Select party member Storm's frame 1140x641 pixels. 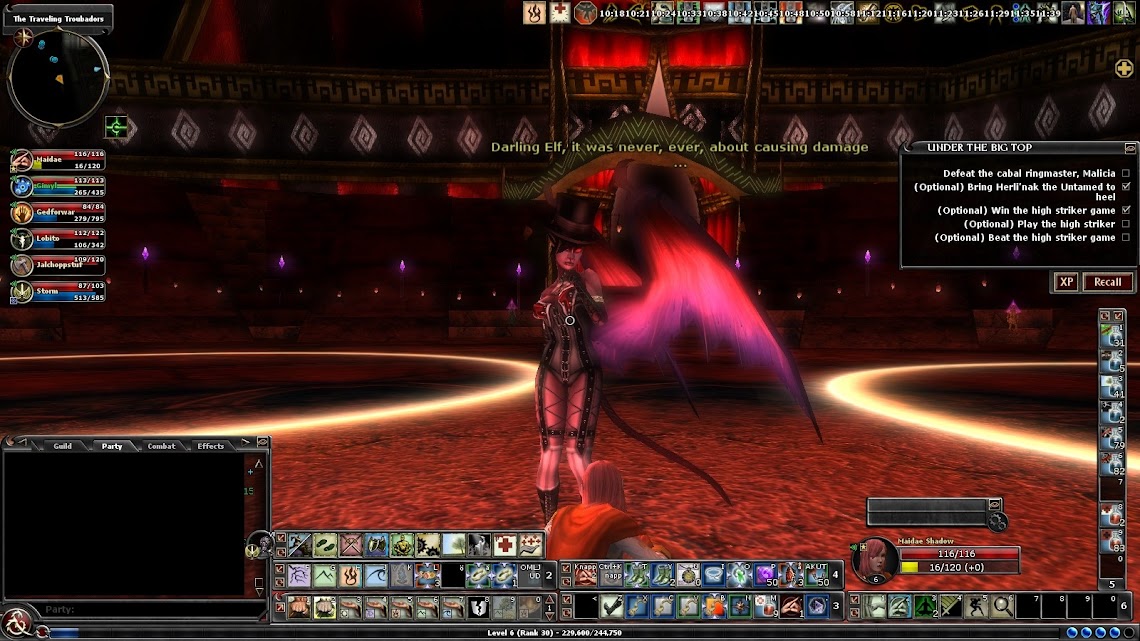[x=60, y=292]
